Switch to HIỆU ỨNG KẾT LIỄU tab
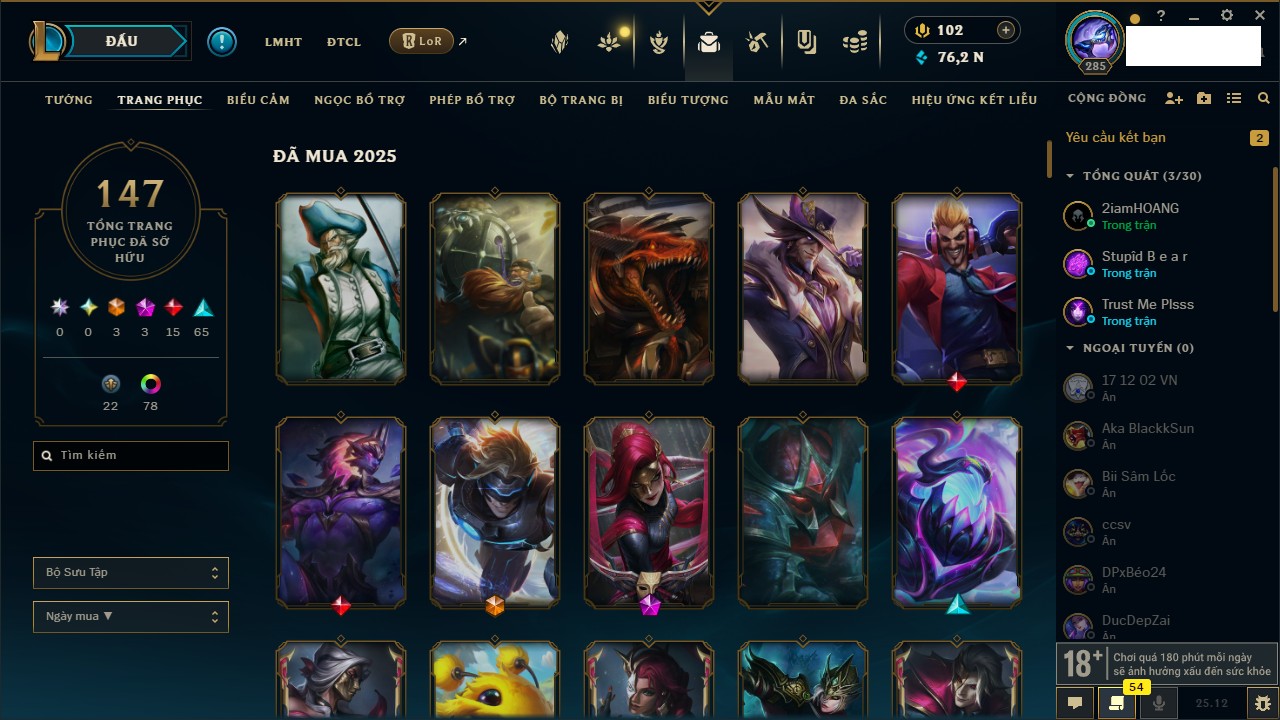 tap(974, 100)
